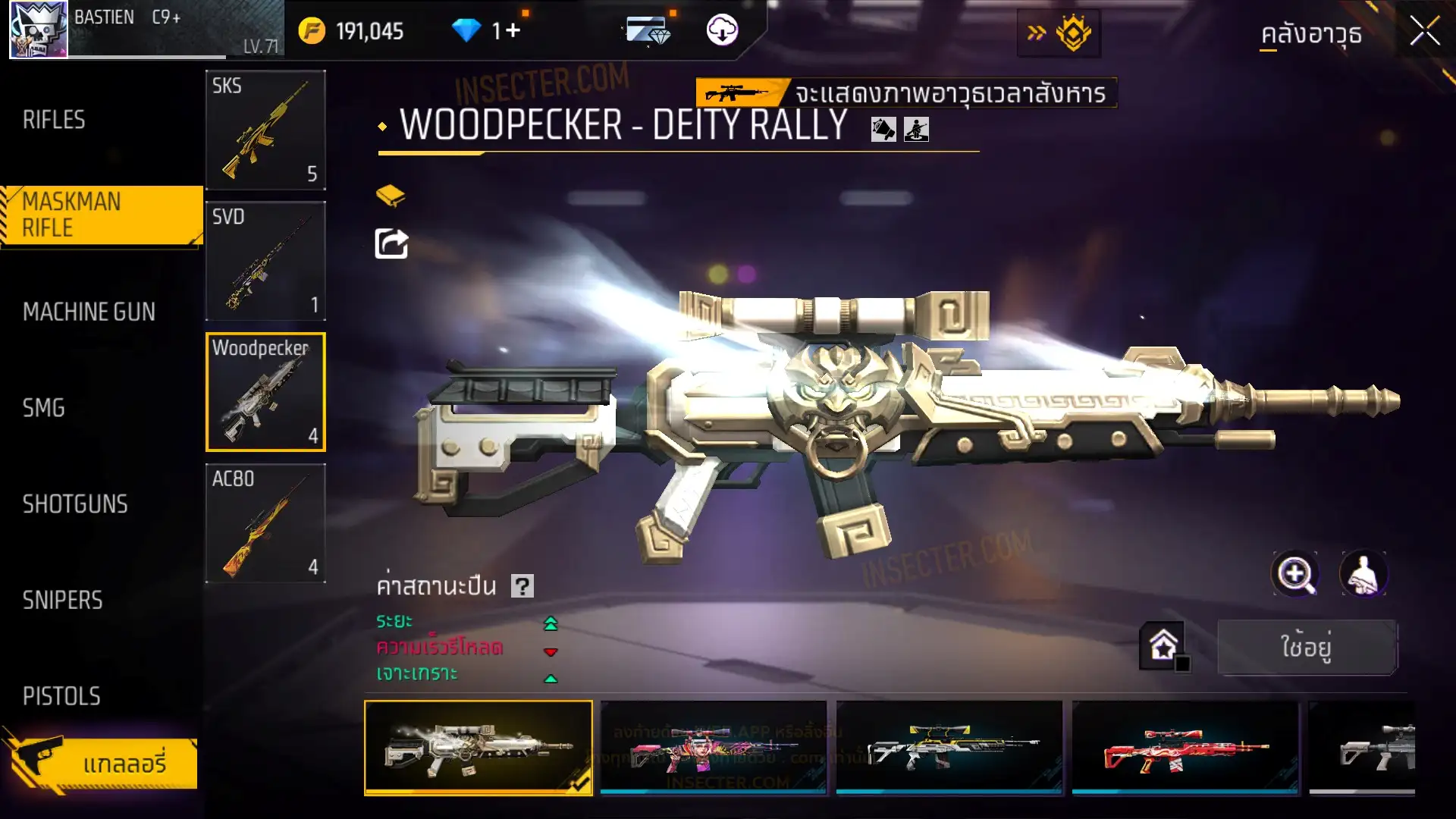Zoom in on the weapon preview
1456x819 pixels.
pyautogui.click(x=1295, y=574)
